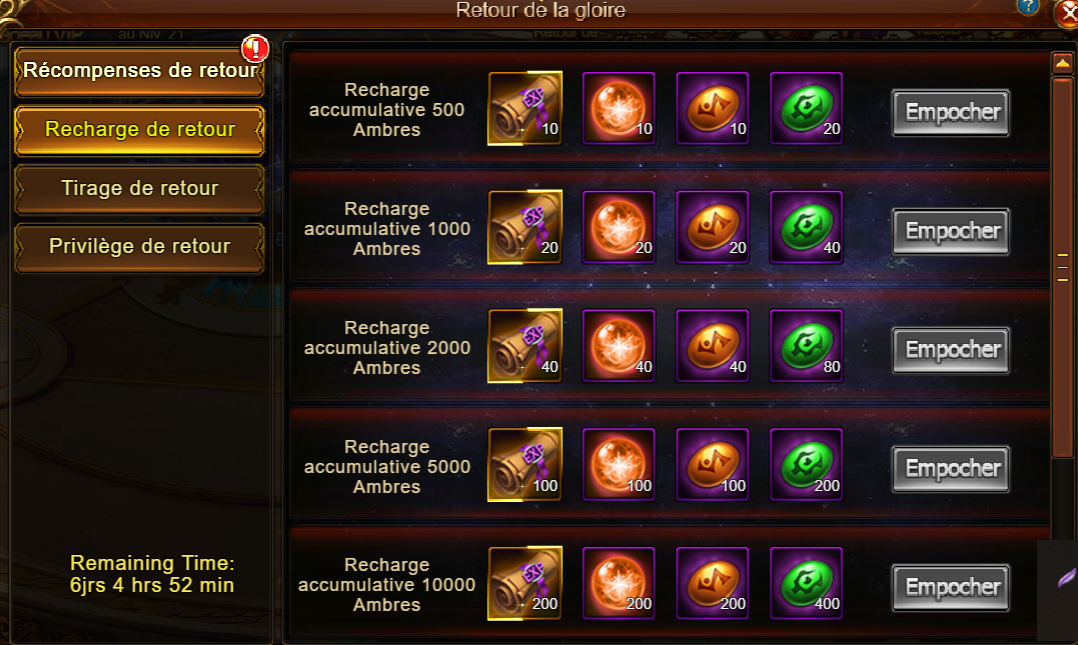This screenshot has width=1078, height=645.
Task: Open the Récompenses de retour tab
Action: pyautogui.click(x=139, y=72)
